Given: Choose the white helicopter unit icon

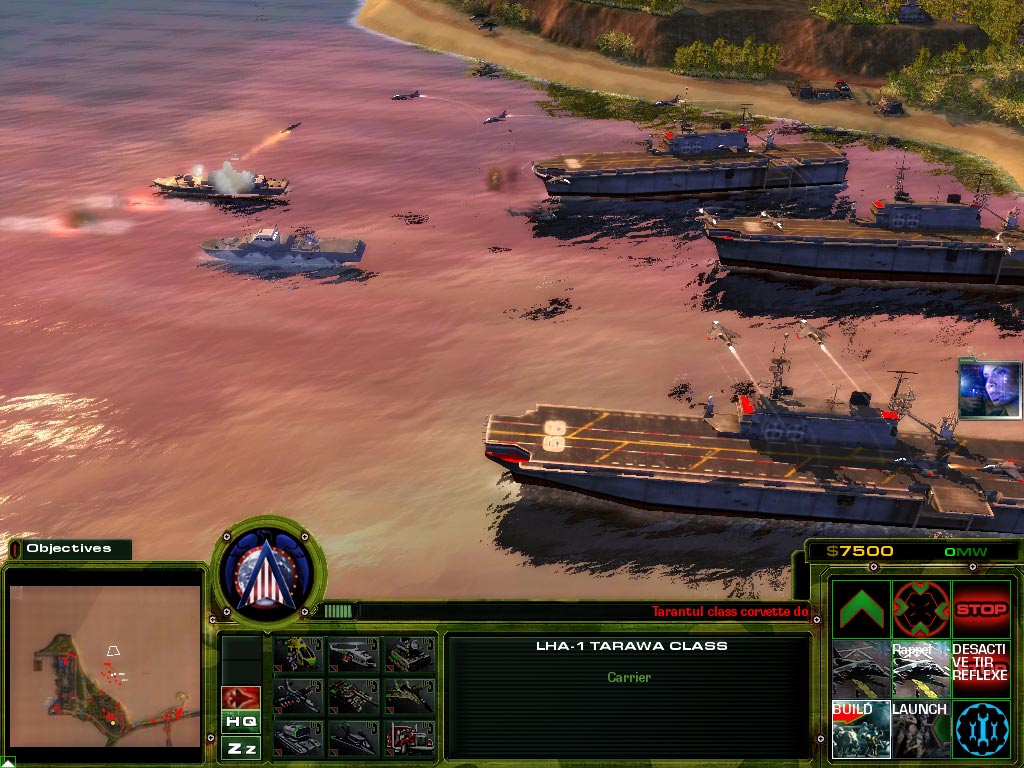Looking at the screenshot, I should [x=352, y=654].
